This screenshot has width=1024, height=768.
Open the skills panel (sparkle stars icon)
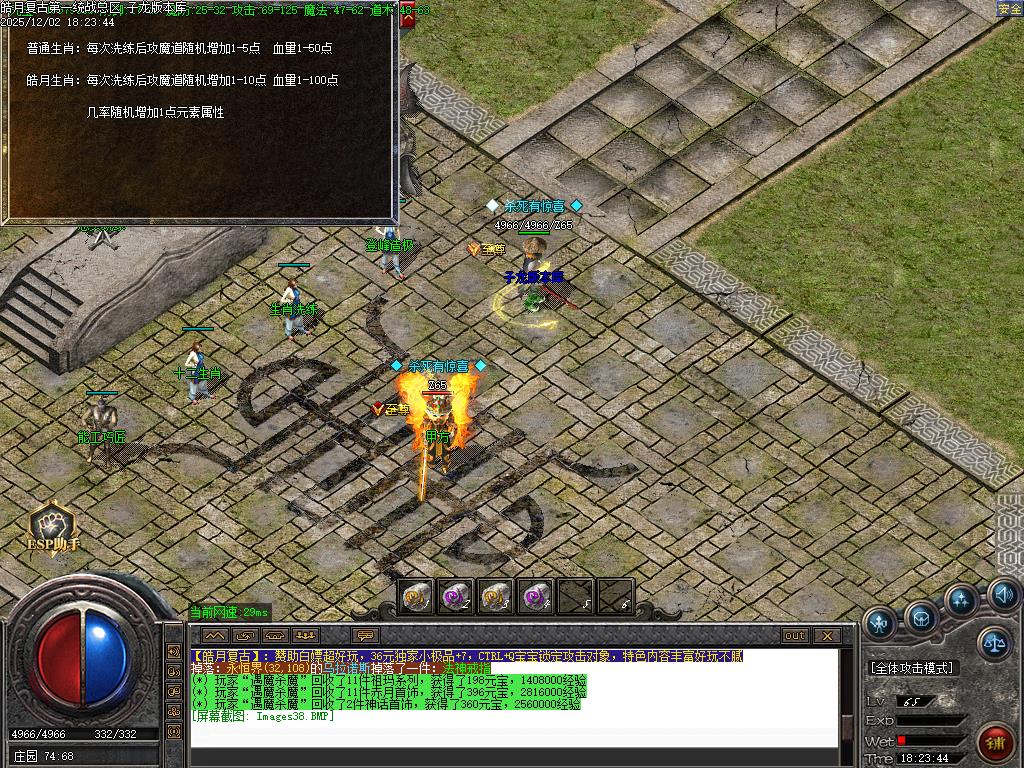coord(961,601)
